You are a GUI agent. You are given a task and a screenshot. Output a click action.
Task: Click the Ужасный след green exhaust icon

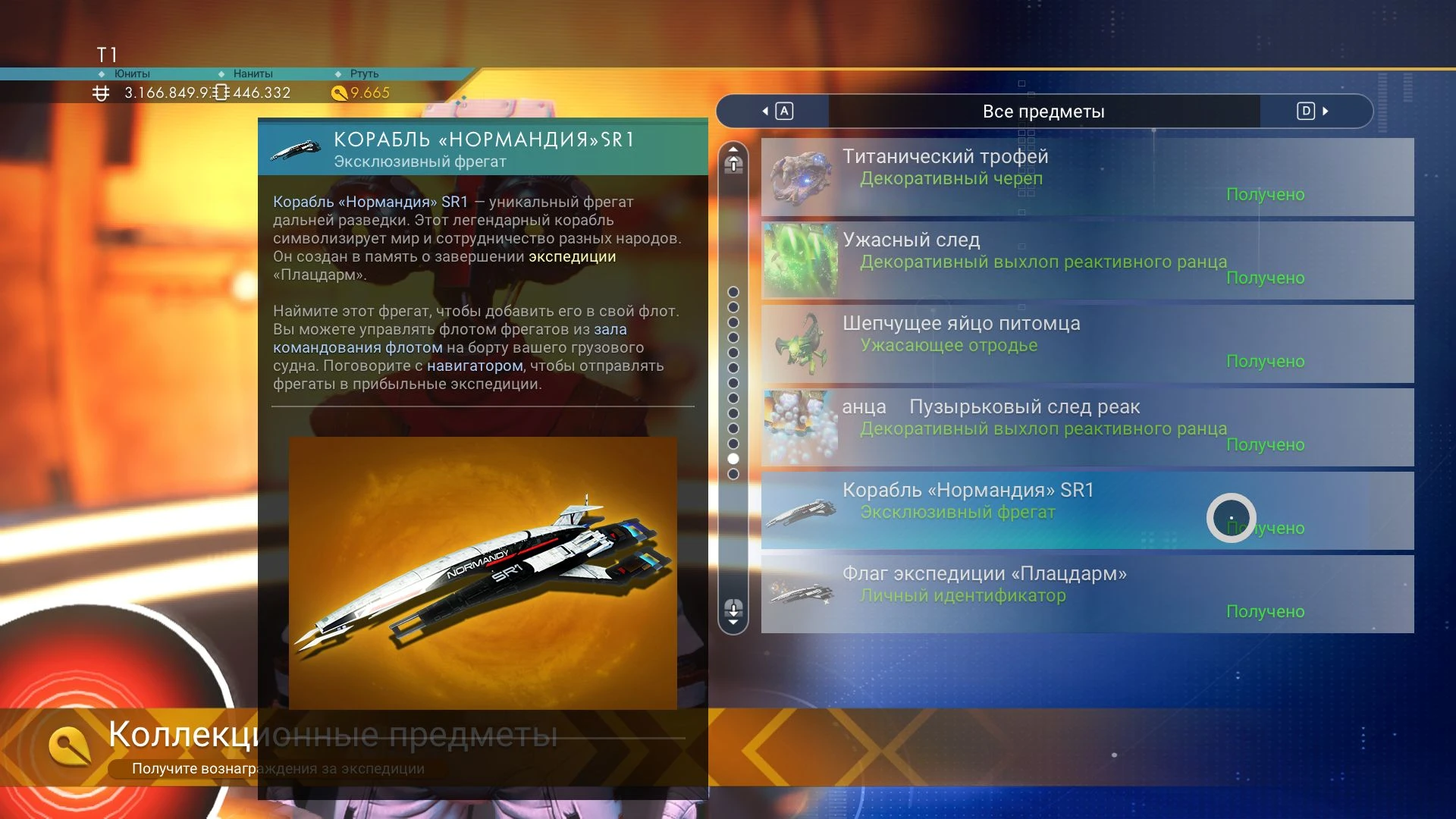click(x=800, y=260)
